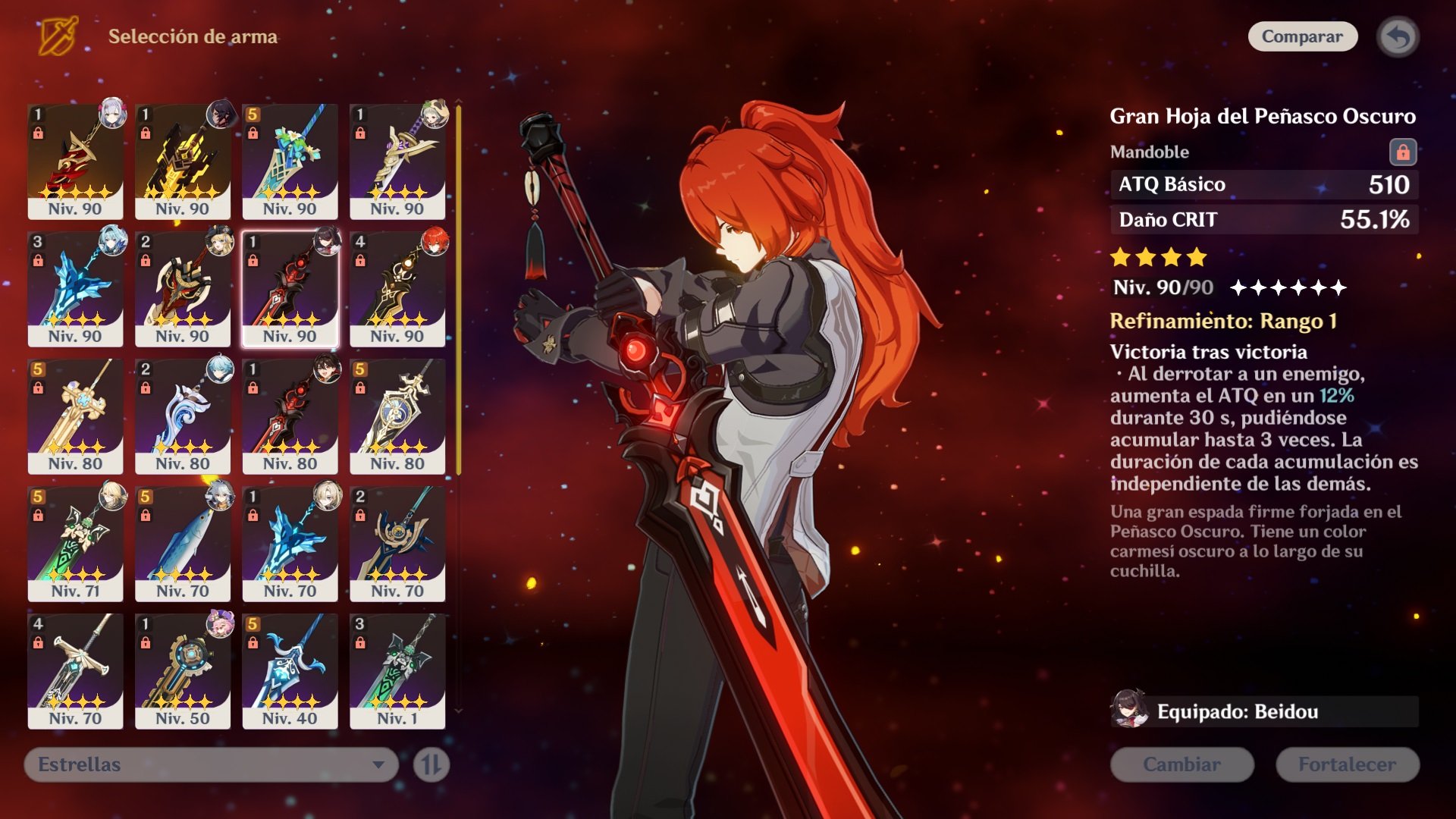Choose the black and gold glowing claymore
Screen dimensions: 1456x819
pyautogui.click(x=183, y=161)
